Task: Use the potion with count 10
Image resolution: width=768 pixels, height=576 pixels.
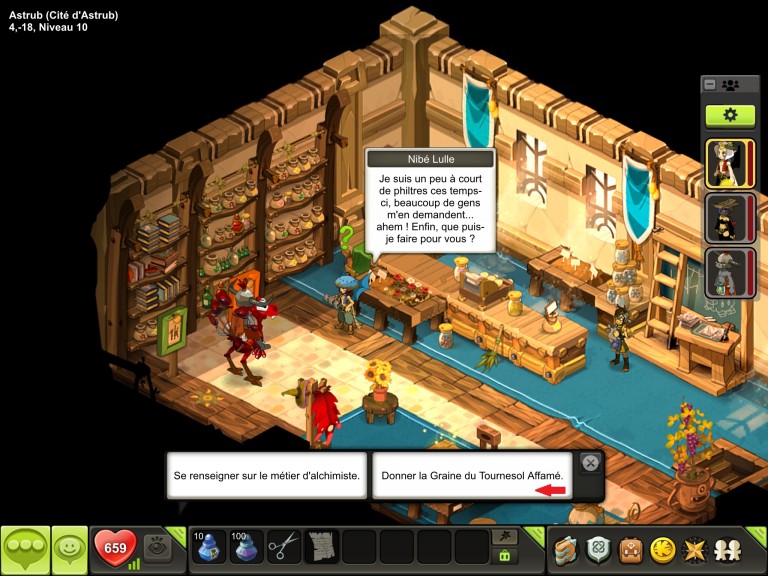Action: click(208, 547)
